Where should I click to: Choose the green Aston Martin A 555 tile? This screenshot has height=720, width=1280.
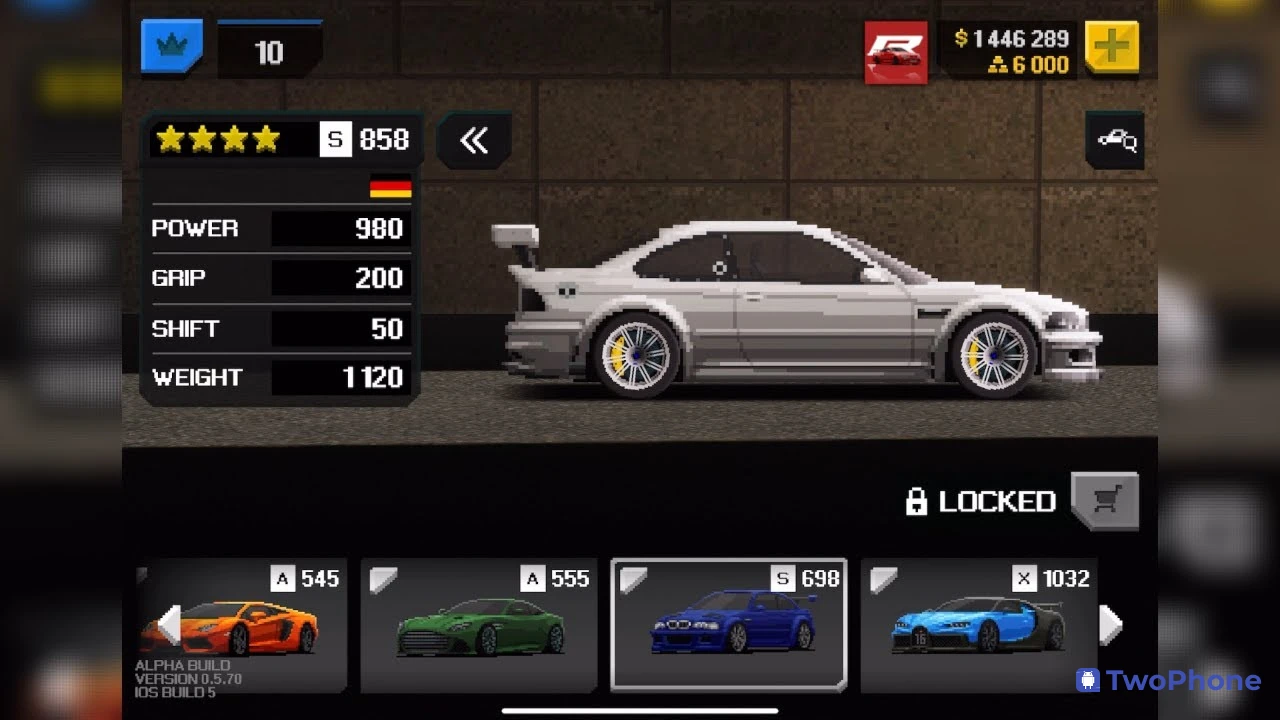479,625
